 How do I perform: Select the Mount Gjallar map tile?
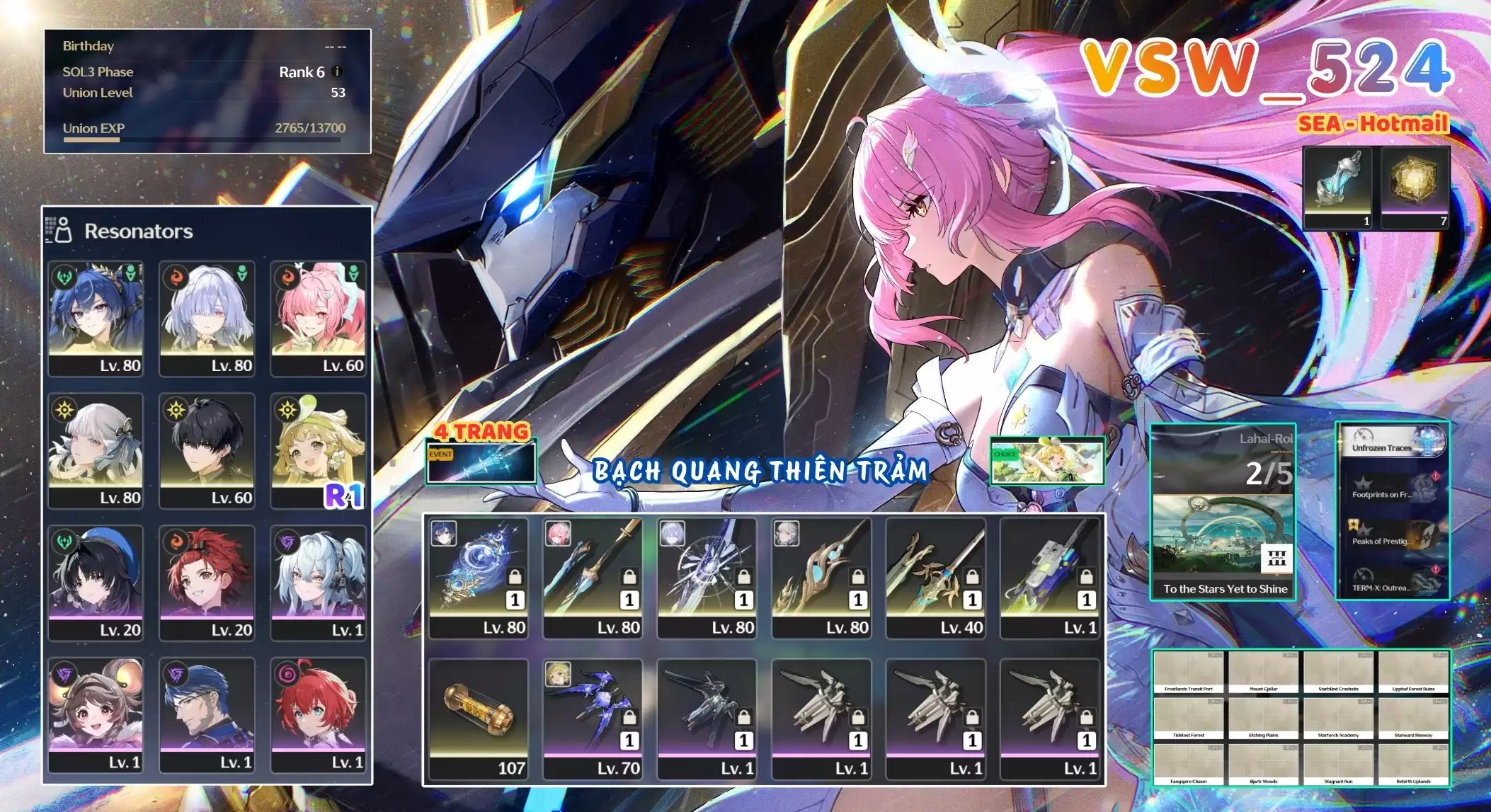pyautogui.click(x=1263, y=673)
